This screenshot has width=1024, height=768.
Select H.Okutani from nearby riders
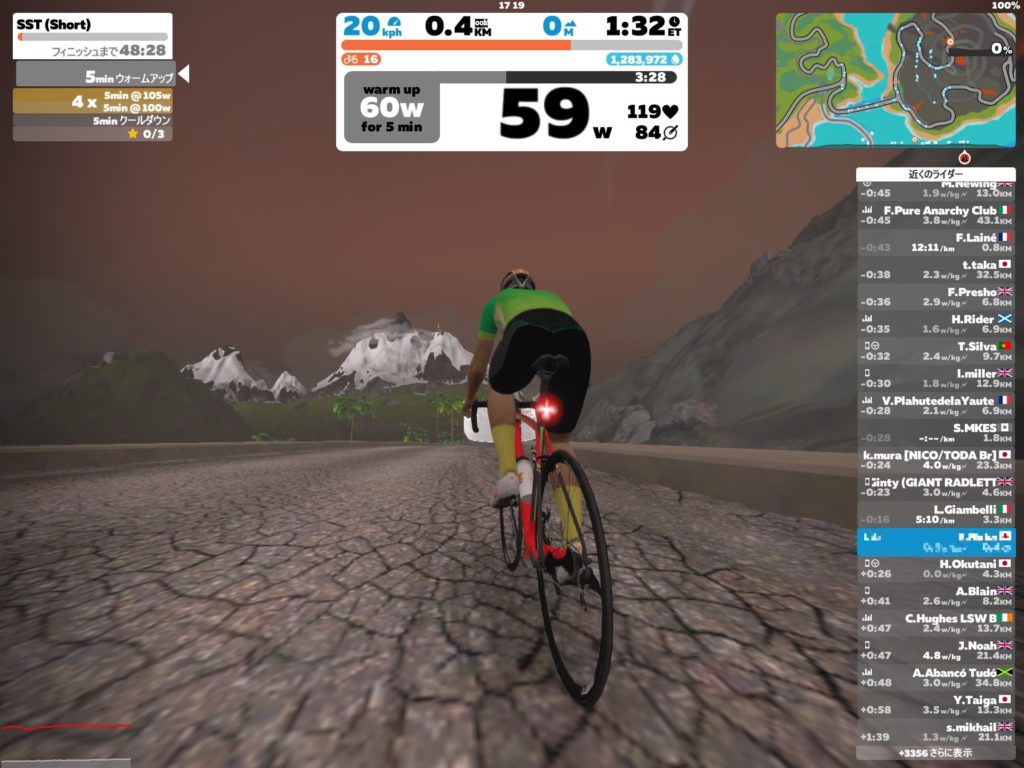935,568
